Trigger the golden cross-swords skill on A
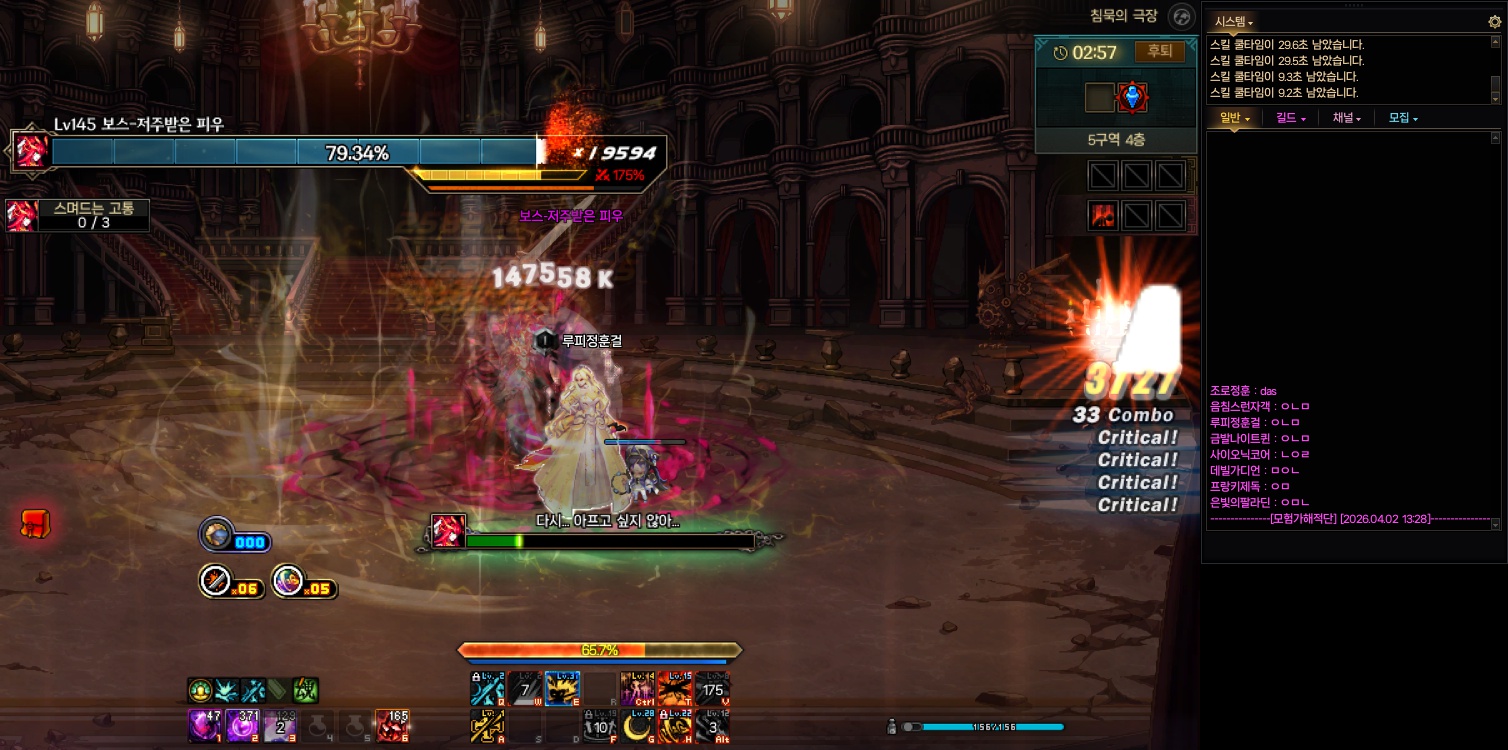Viewport: 1508px width, 750px height. (488, 725)
